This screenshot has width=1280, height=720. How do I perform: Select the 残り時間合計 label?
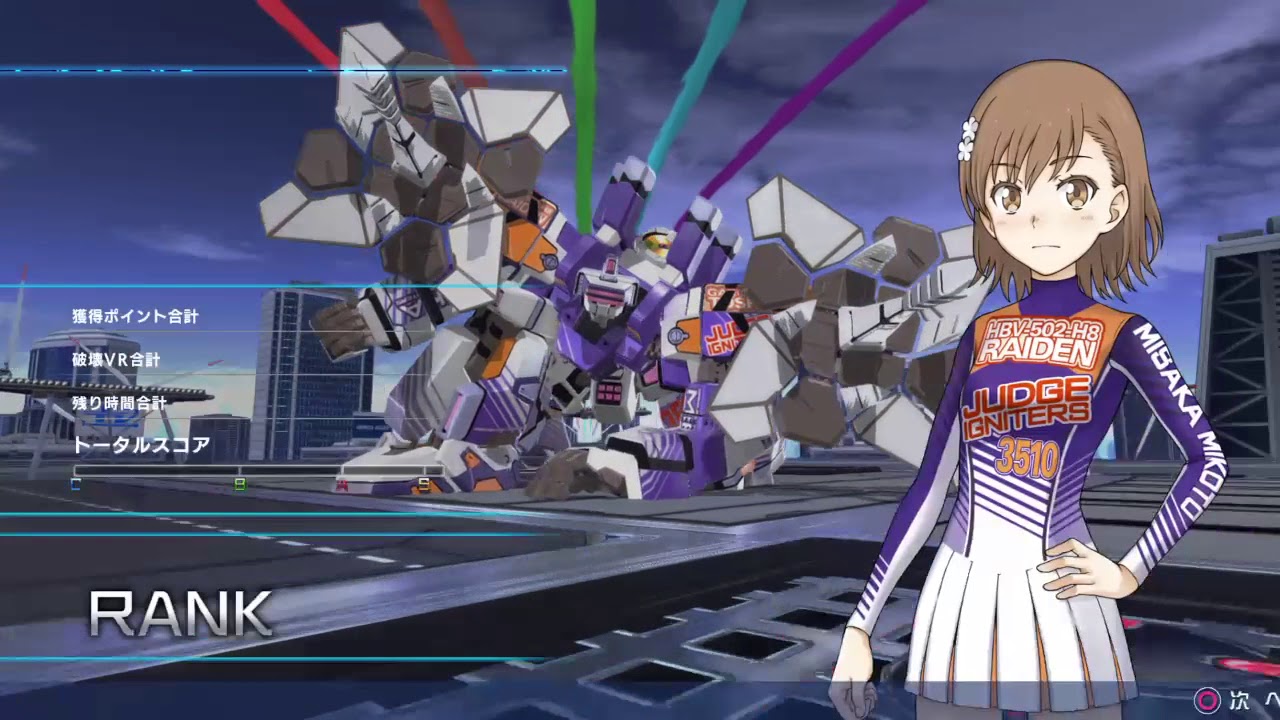(x=118, y=402)
